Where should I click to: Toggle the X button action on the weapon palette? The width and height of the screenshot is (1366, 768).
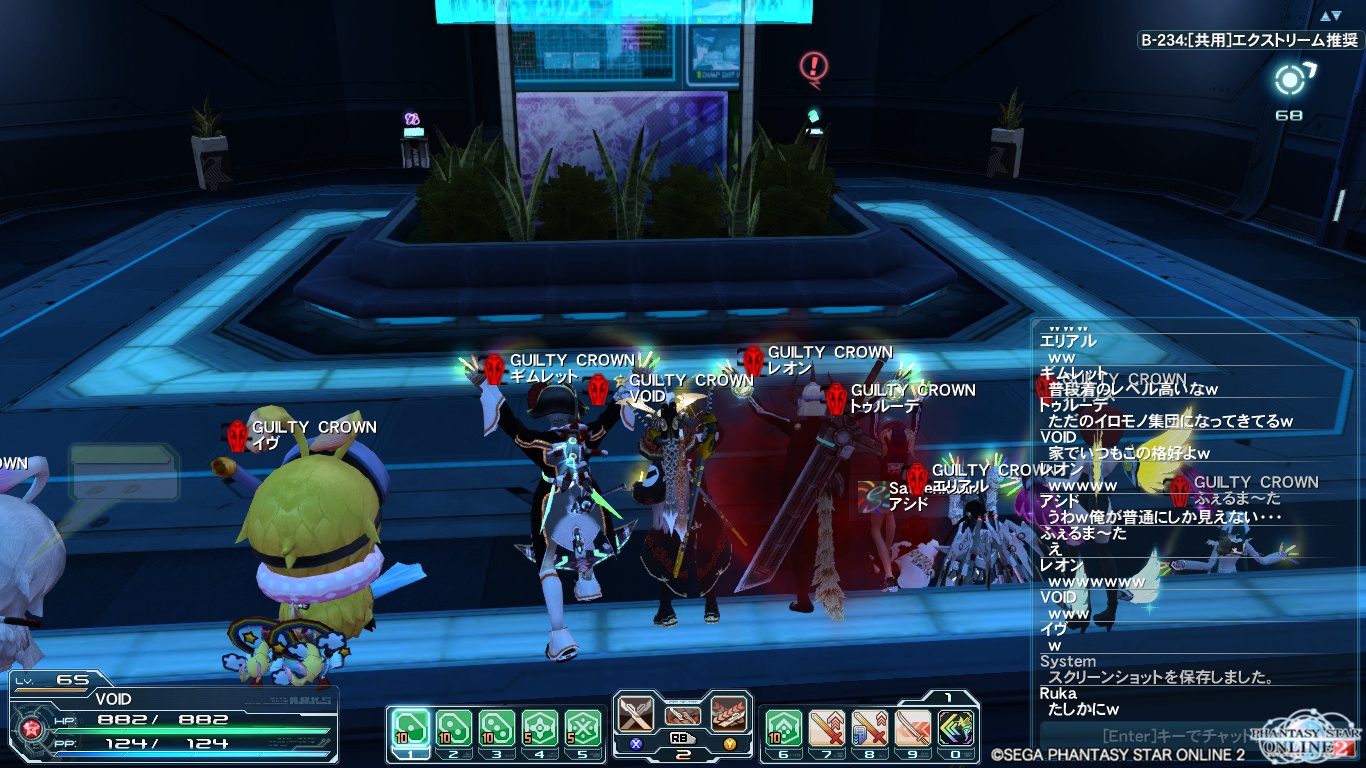tap(635, 744)
